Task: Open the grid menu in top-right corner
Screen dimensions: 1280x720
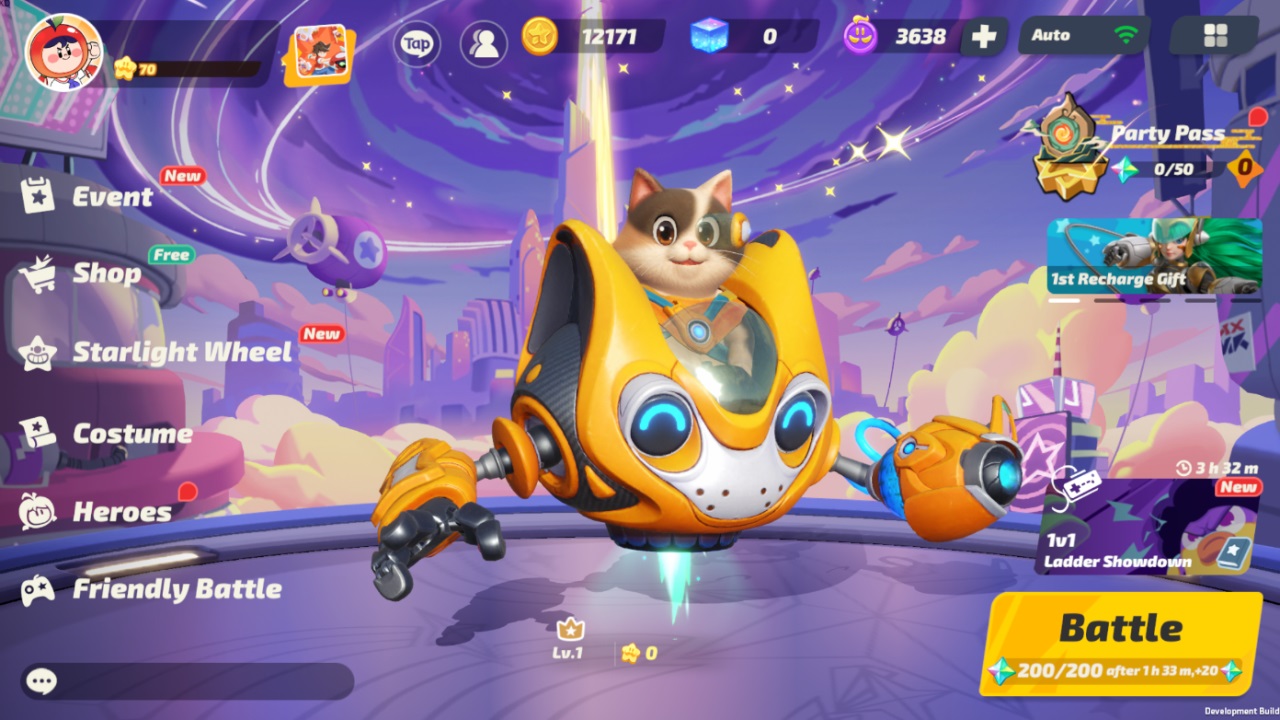Action: coord(1217,35)
